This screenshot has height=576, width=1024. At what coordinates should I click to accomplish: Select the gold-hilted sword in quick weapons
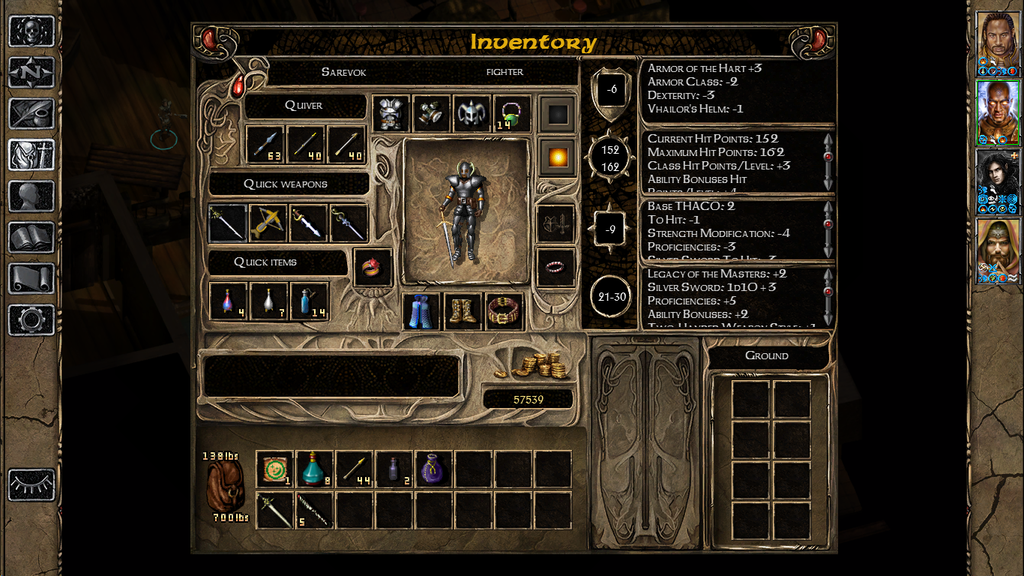point(309,223)
